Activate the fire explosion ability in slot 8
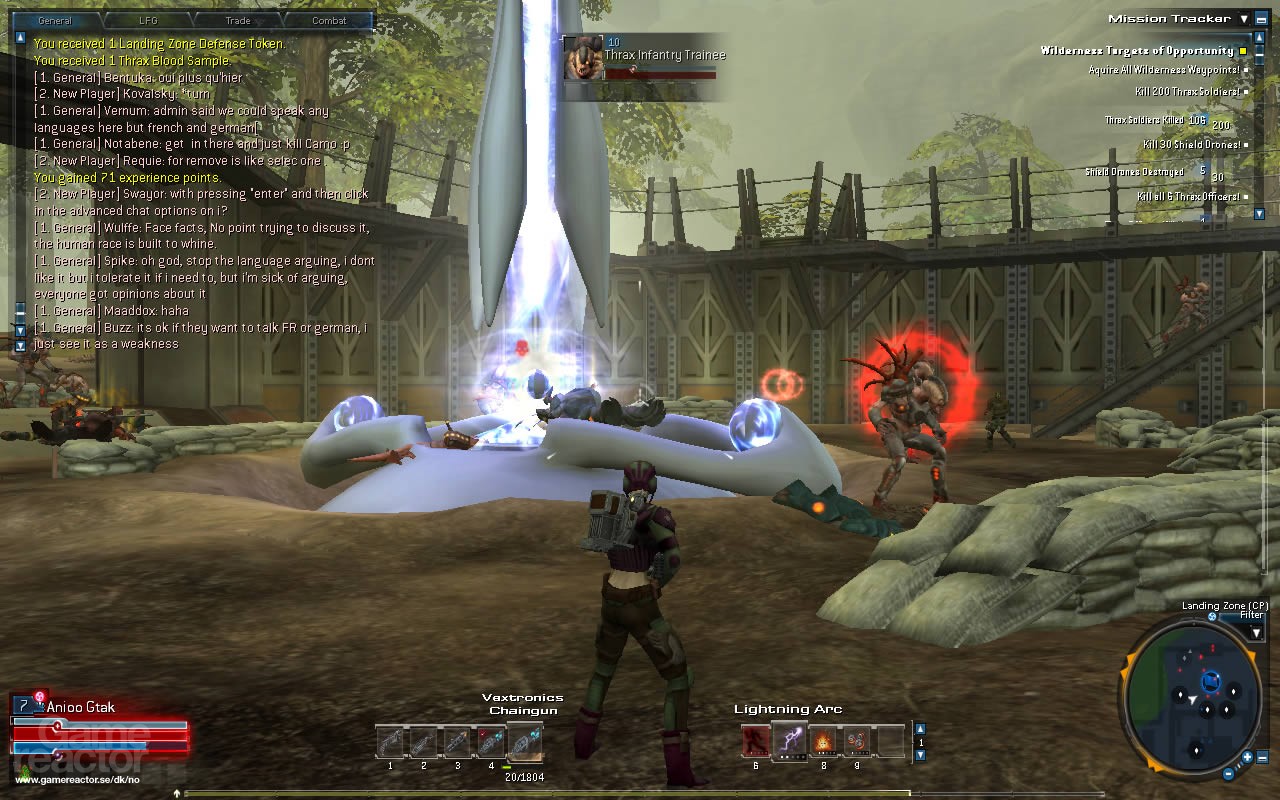1280x800 pixels. 823,742
